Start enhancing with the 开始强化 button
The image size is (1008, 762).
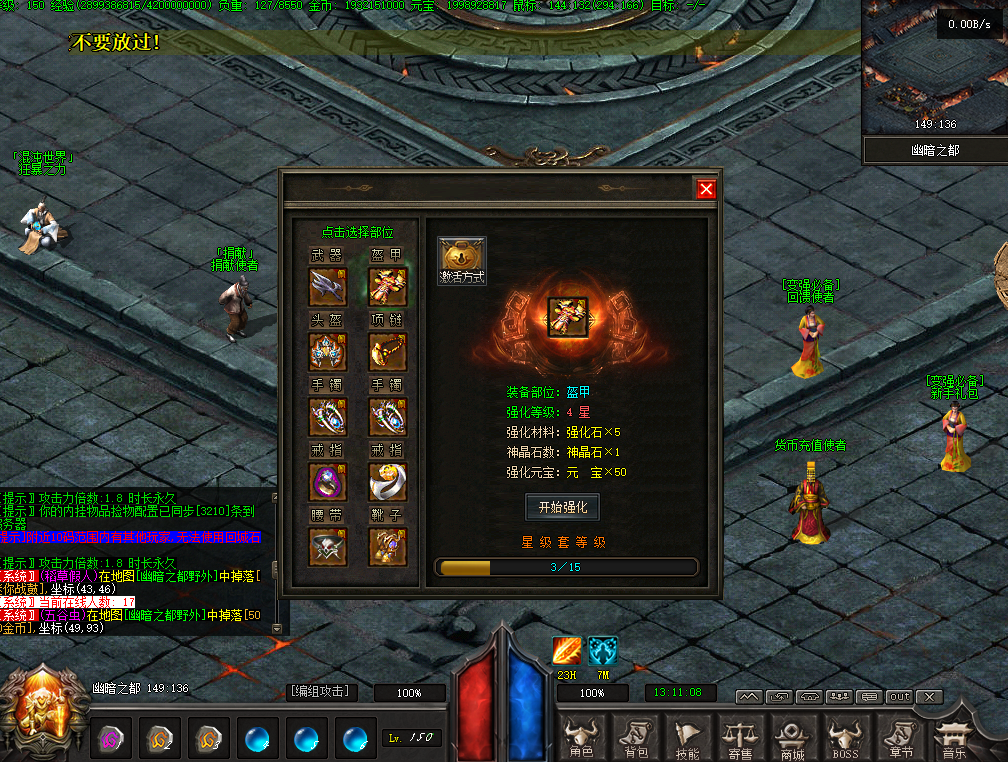pyautogui.click(x=562, y=507)
